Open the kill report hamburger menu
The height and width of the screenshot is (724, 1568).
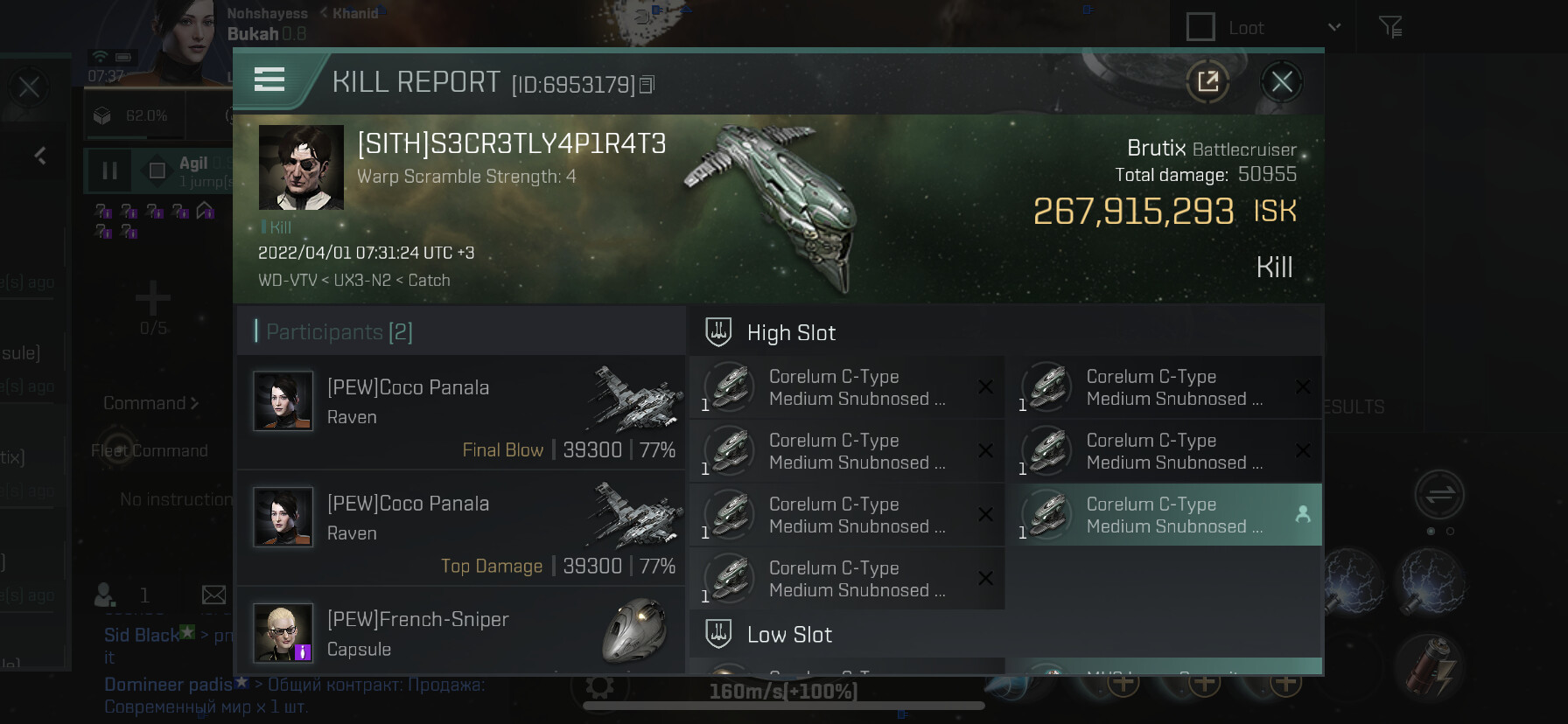coord(269,80)
